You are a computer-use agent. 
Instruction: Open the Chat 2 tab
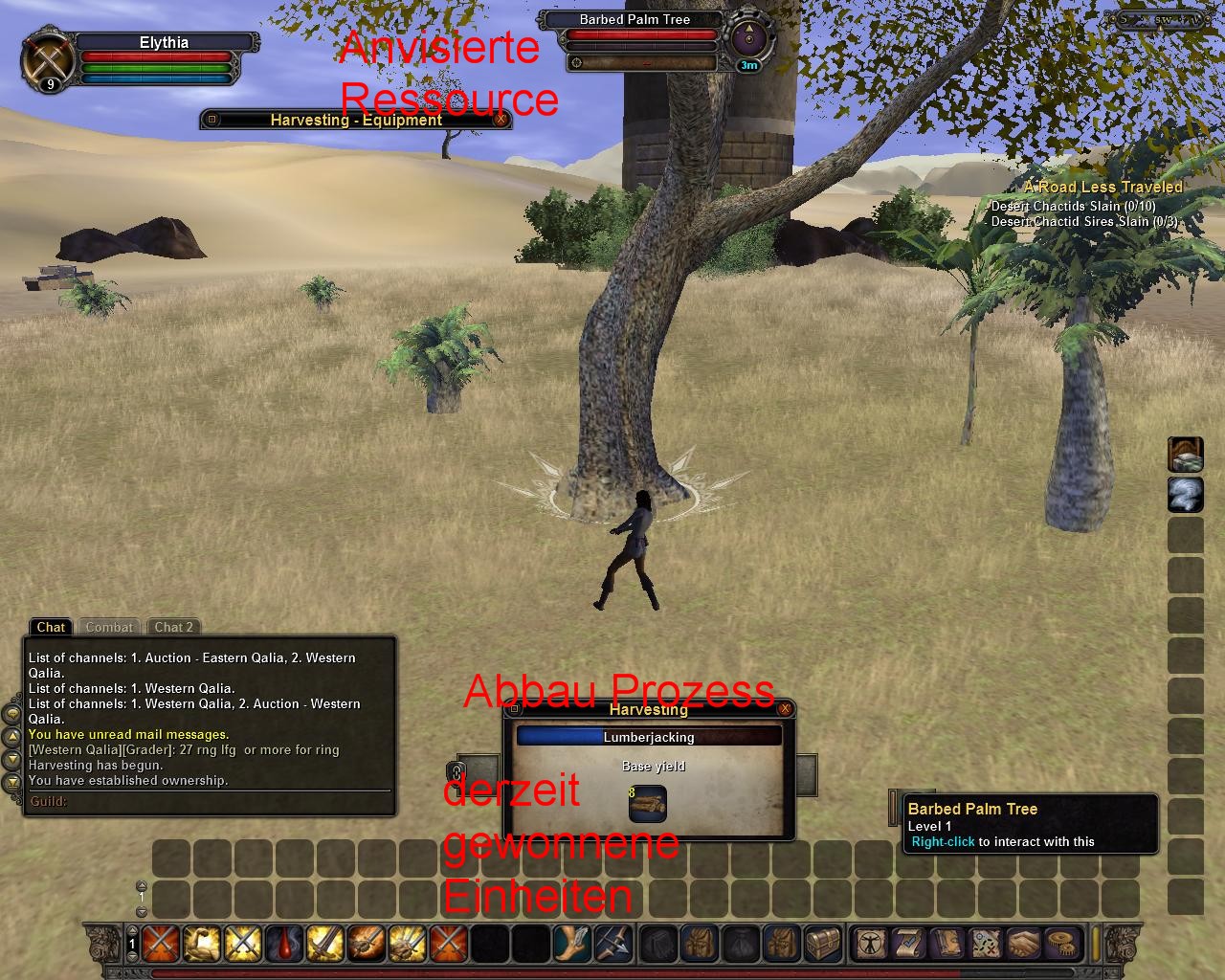(174, 627)
